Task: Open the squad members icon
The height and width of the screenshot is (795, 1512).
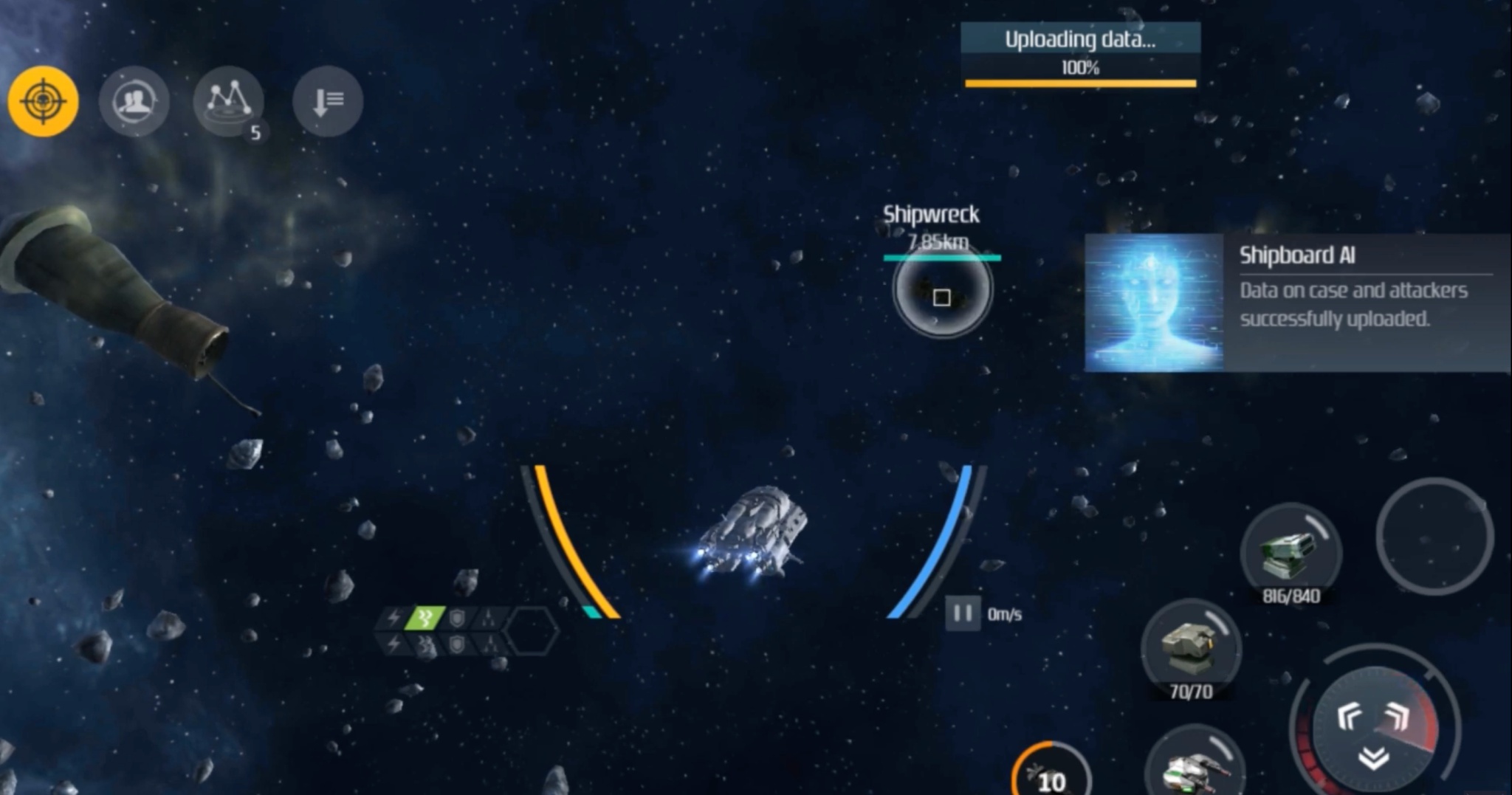Action: tap(134, 101)
